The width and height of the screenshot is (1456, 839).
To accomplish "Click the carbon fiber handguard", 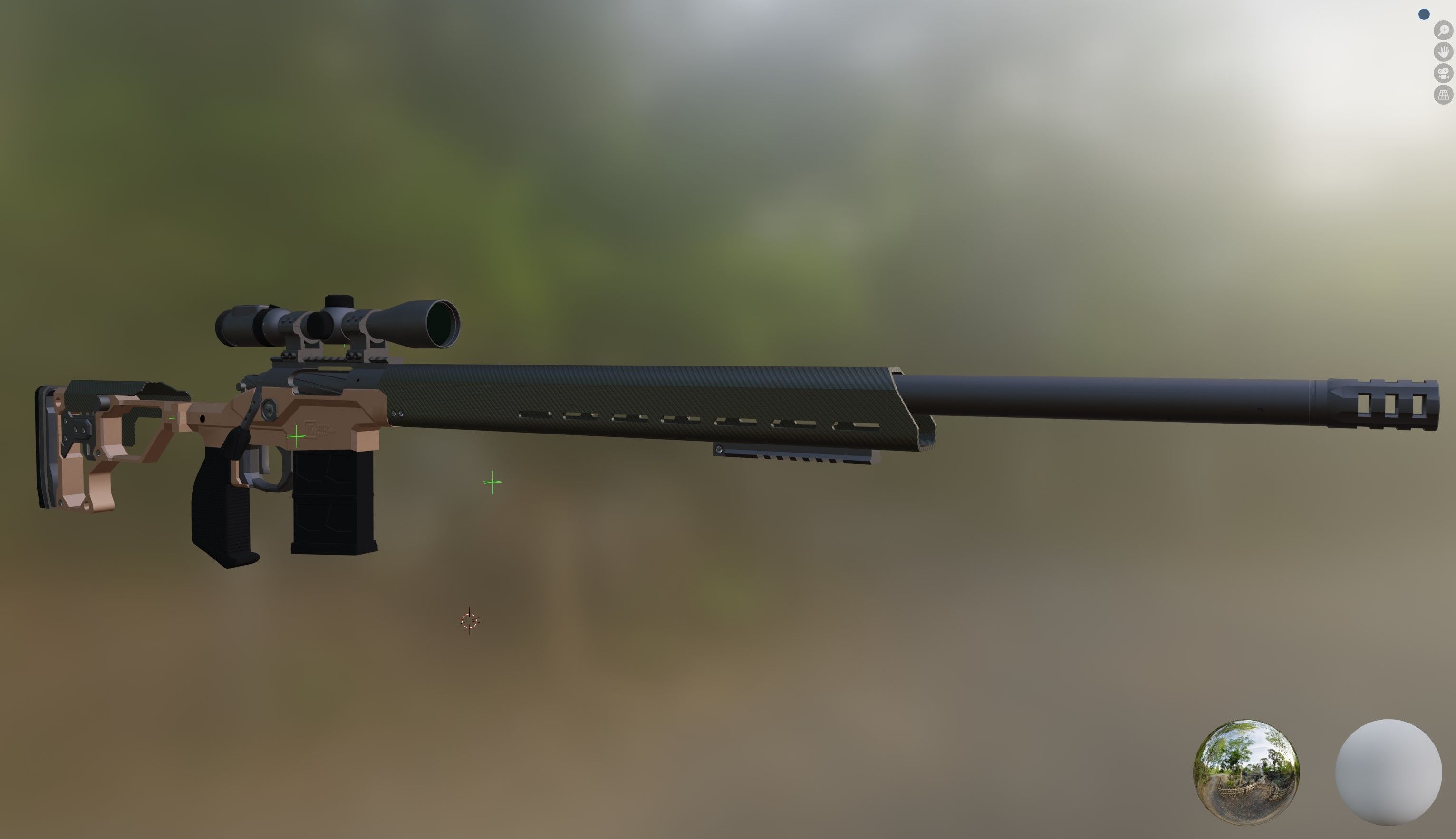I will pos(634,404).
